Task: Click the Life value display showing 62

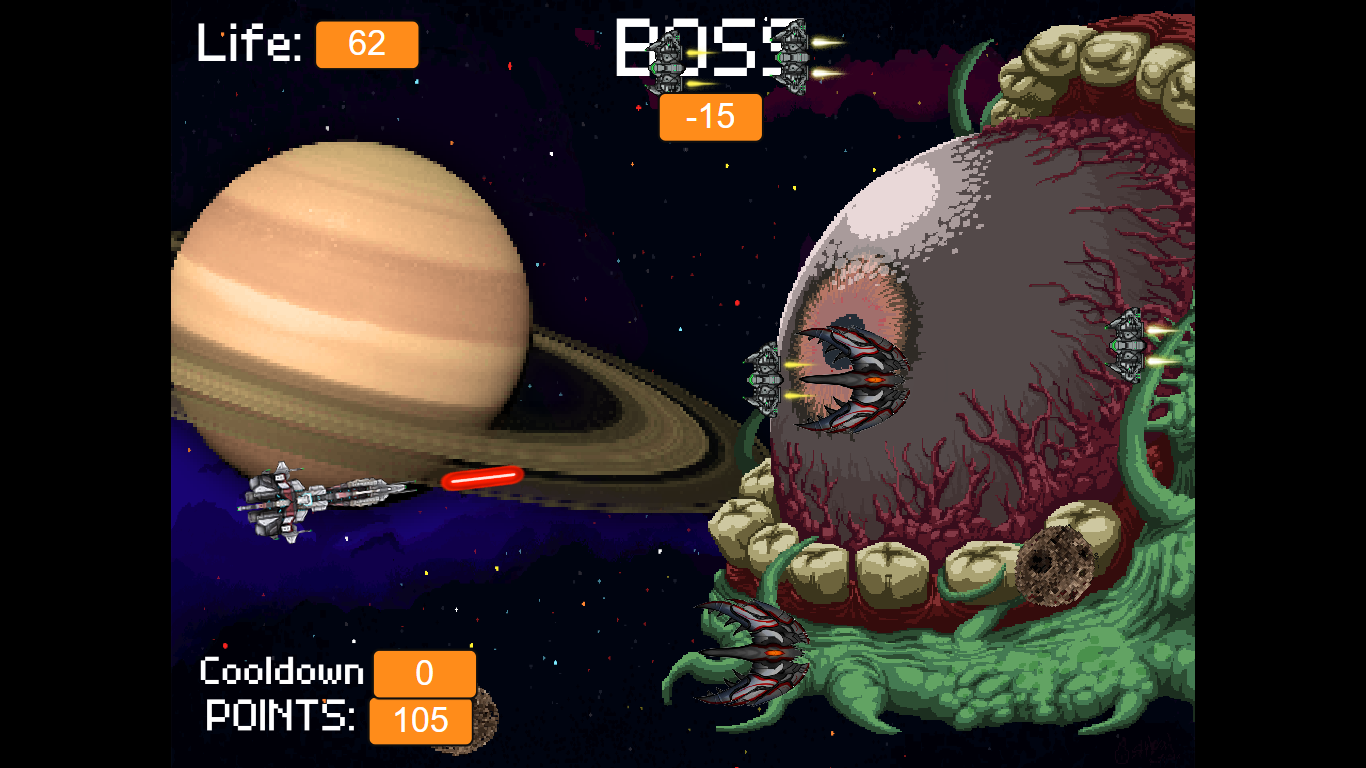Action: coord(367,44)
